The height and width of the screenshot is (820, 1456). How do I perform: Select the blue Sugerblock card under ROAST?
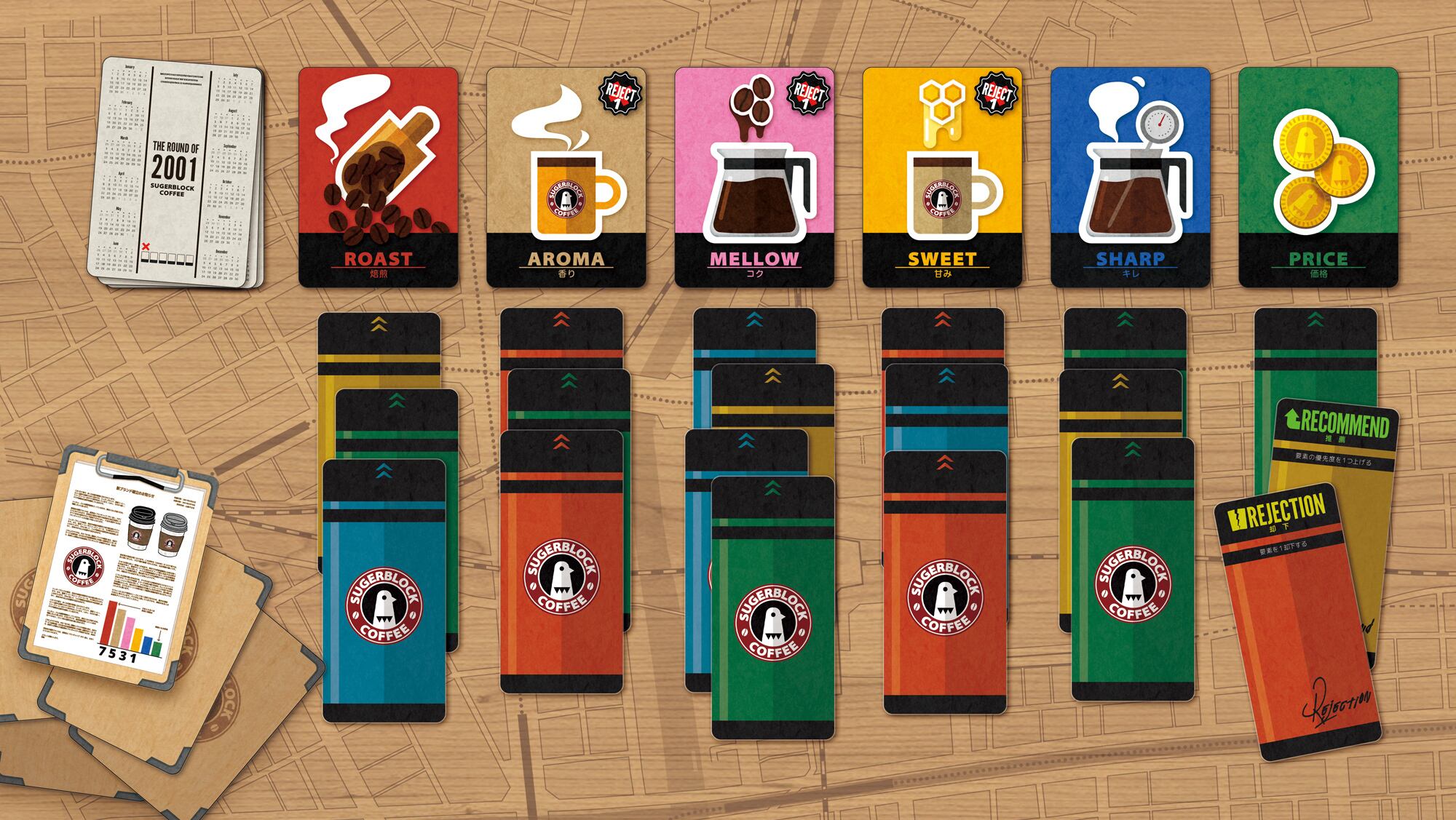pyautogui.click(x=384, y=589)
